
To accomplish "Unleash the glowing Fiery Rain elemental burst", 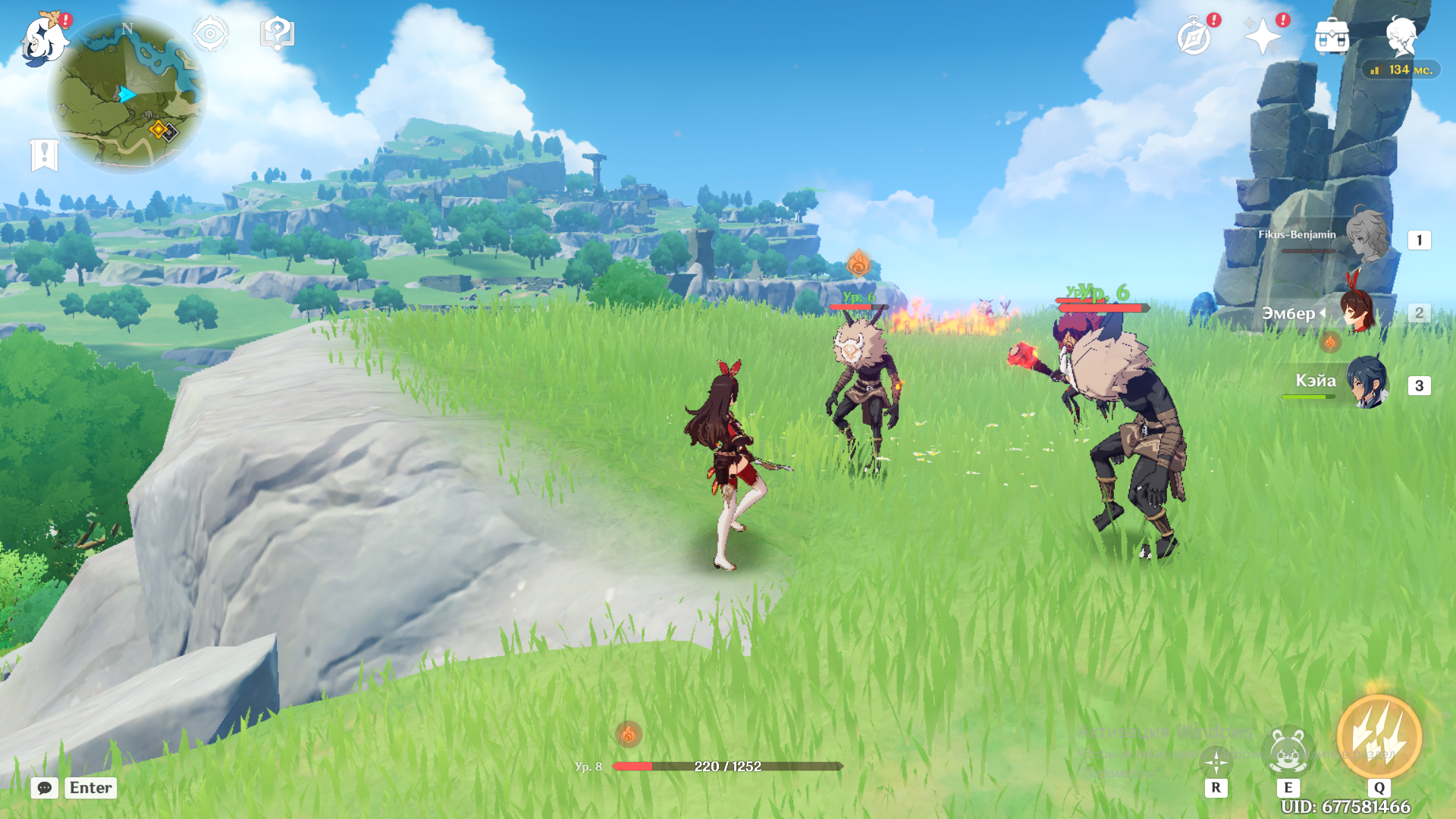I will click(x=1379, y=737).
